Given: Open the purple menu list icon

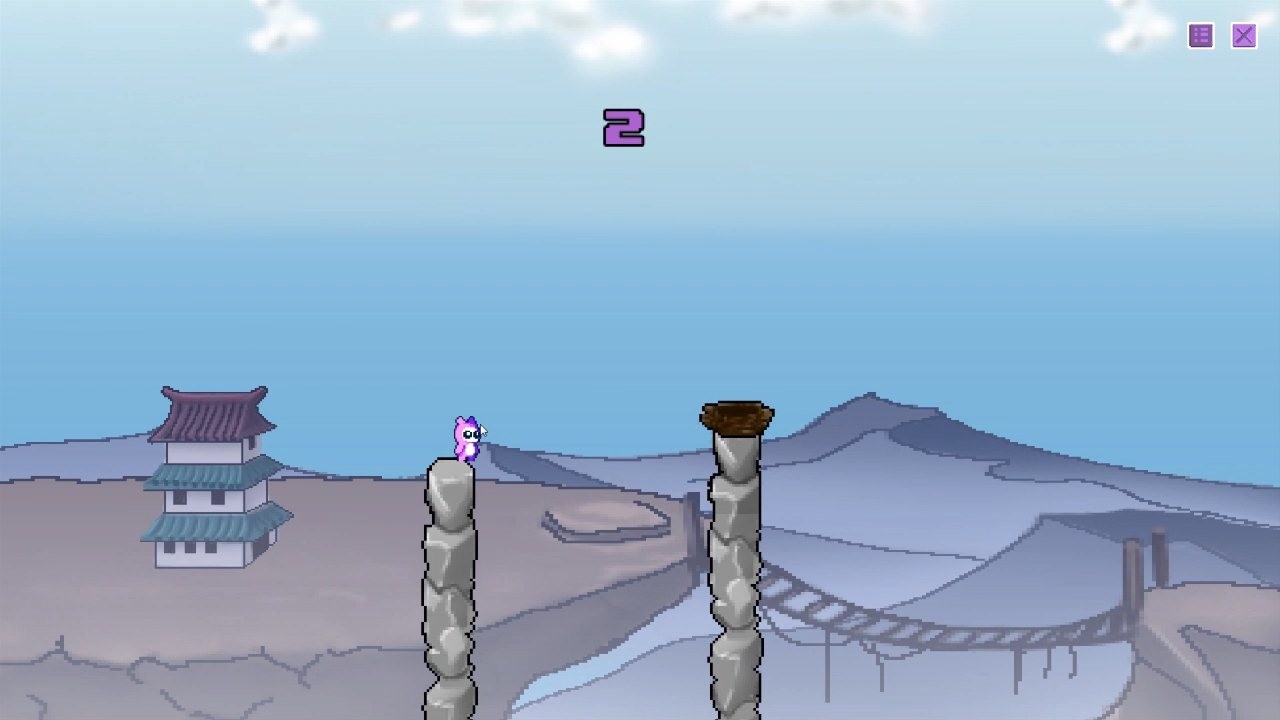Looking at the screenshot, I should click(x=1199, y=36).
